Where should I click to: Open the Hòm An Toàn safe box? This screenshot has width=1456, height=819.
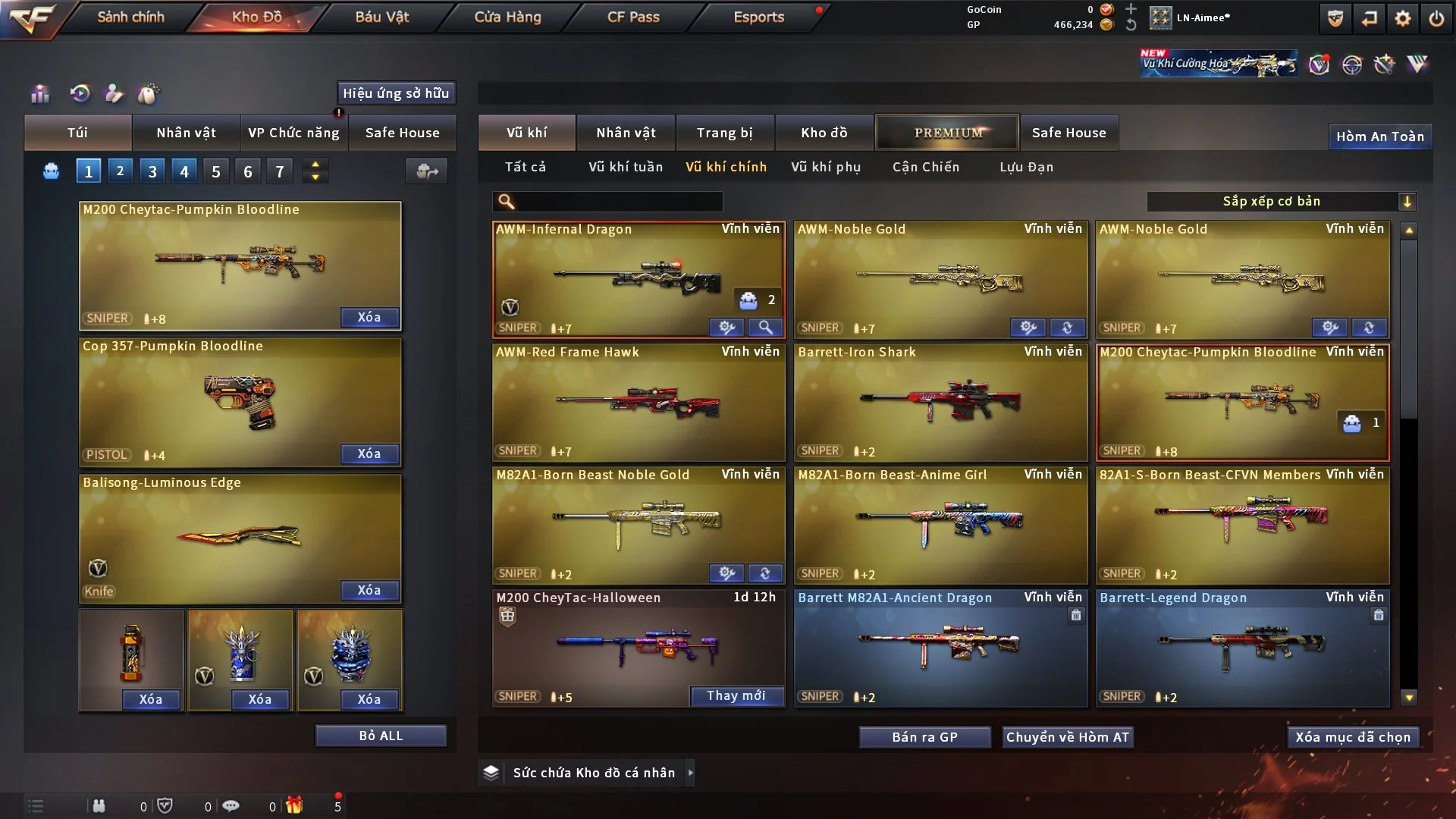pos(1380,136)
